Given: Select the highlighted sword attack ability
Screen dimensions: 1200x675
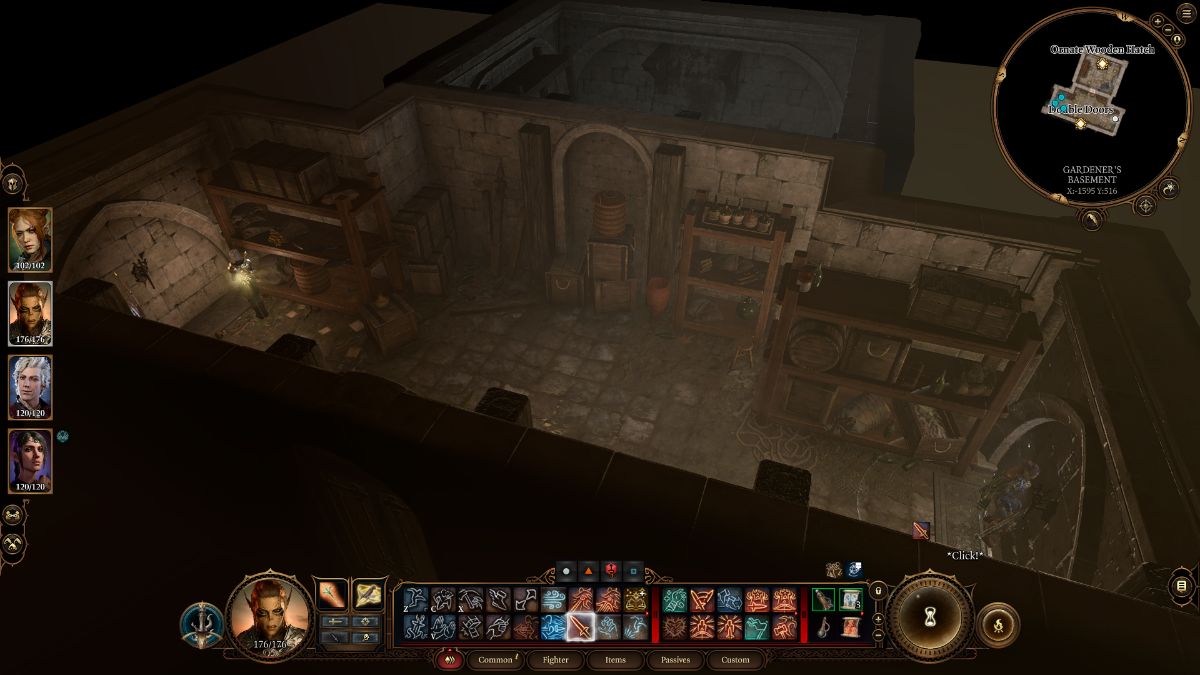Looking at the screenshot, I should (x=581, y=627).
